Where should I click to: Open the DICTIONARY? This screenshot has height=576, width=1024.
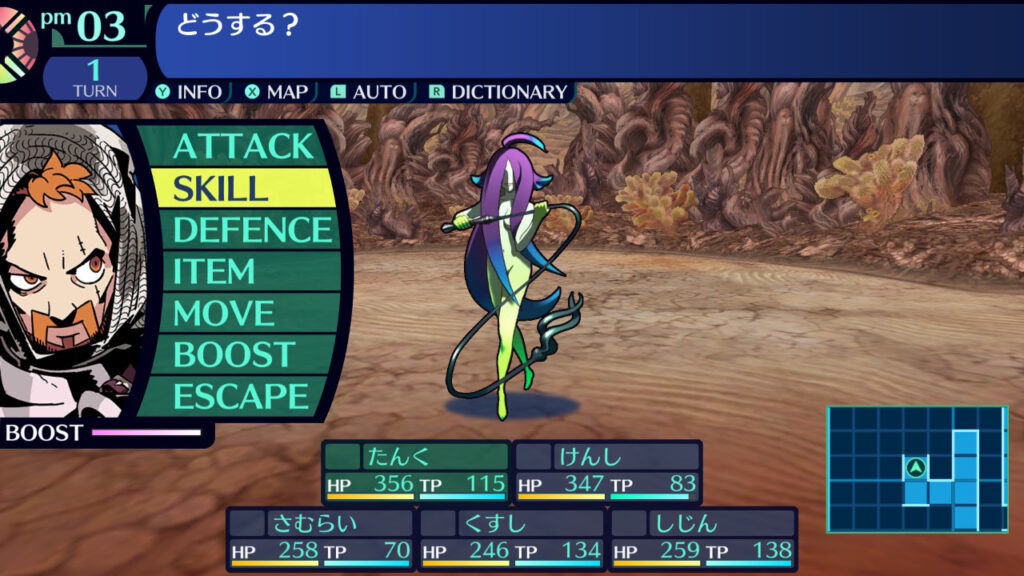coord(499,92)
